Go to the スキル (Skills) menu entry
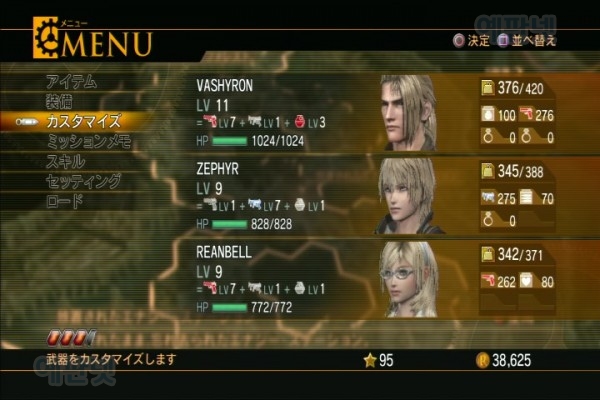600x400 pixels. pos(65,161)
